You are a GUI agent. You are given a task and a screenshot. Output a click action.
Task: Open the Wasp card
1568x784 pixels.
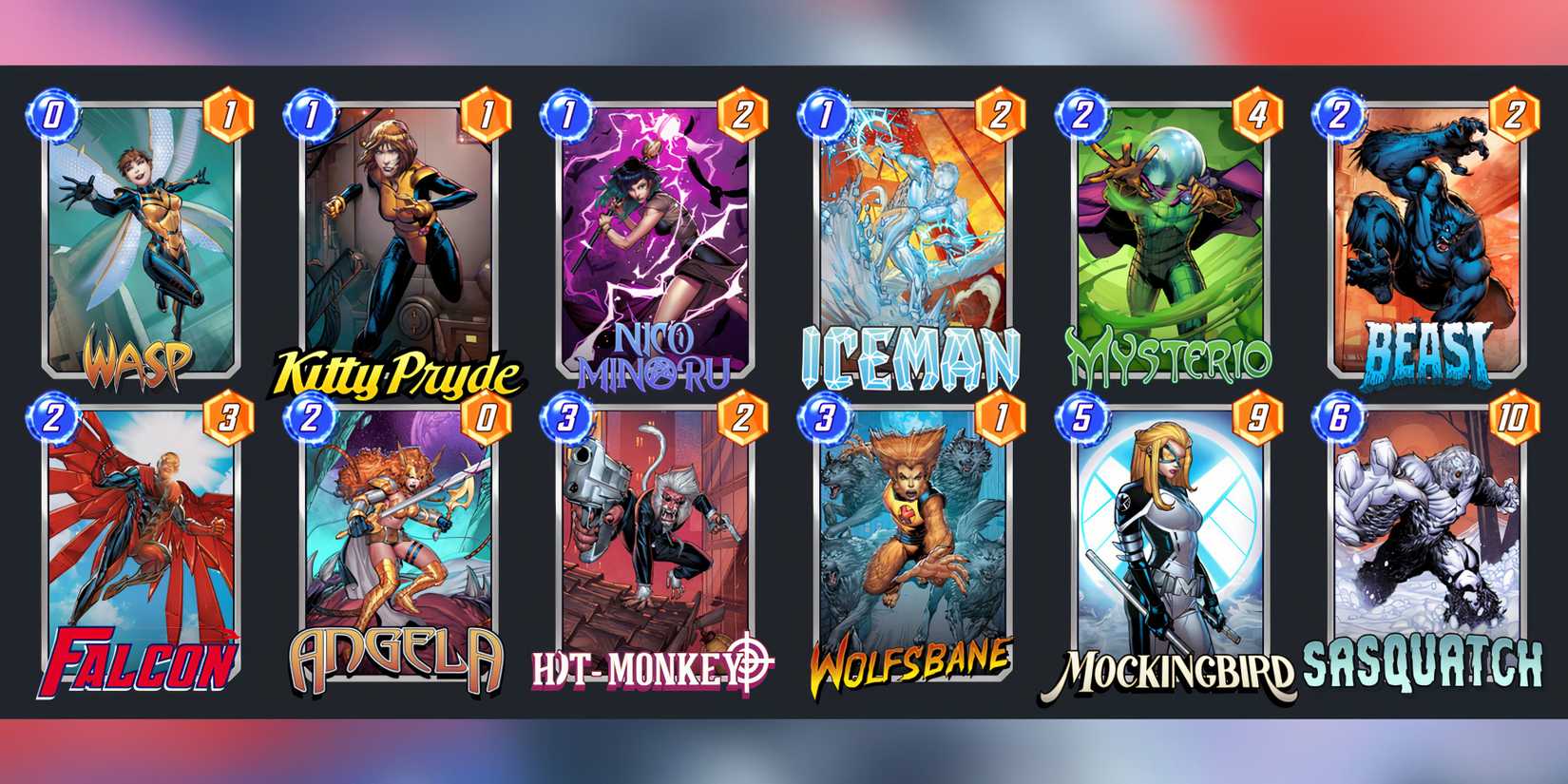(x=143, y=238)
